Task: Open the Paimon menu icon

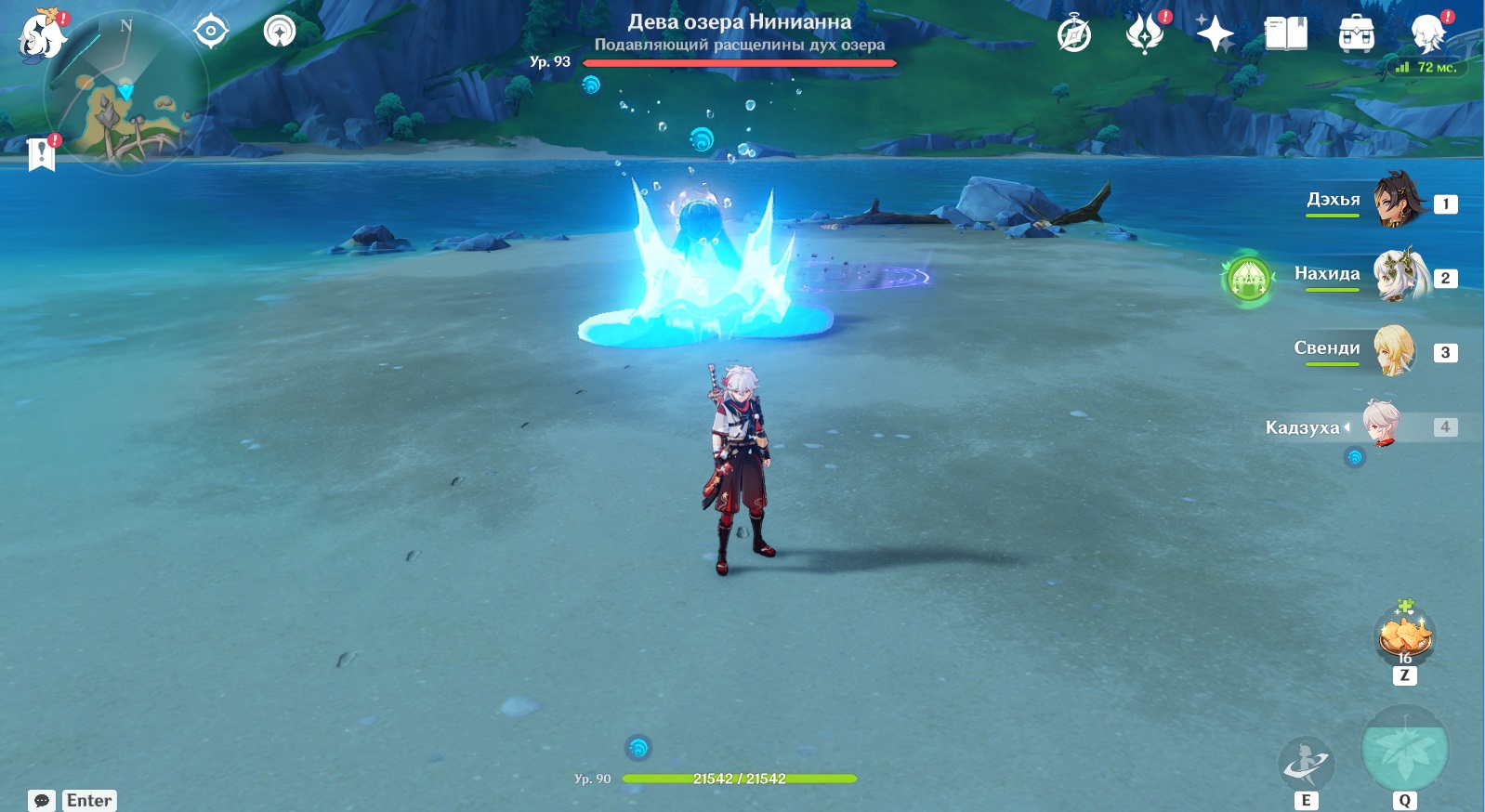Action: (x=42, y=35)
